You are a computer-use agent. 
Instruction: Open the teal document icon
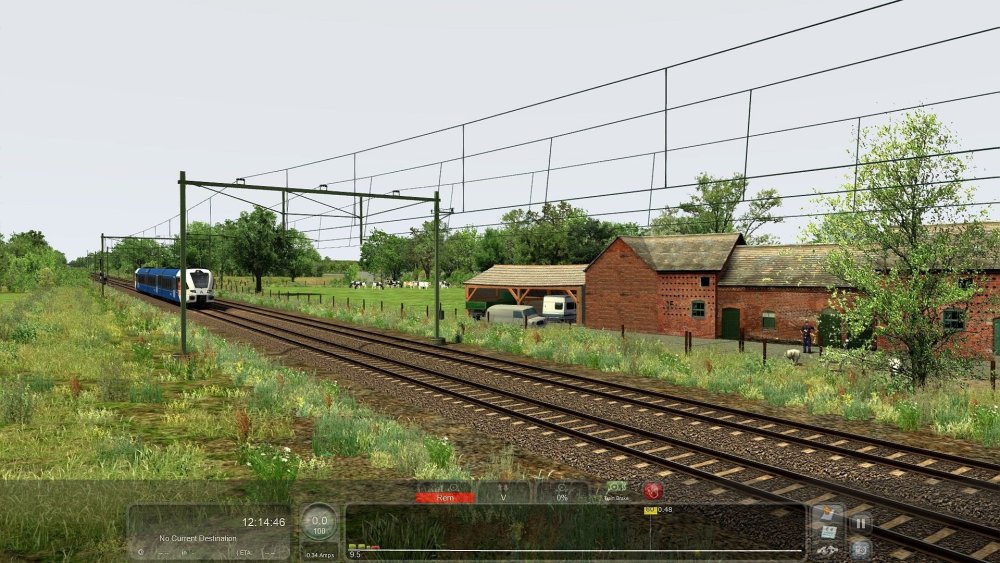coord(826,532)
